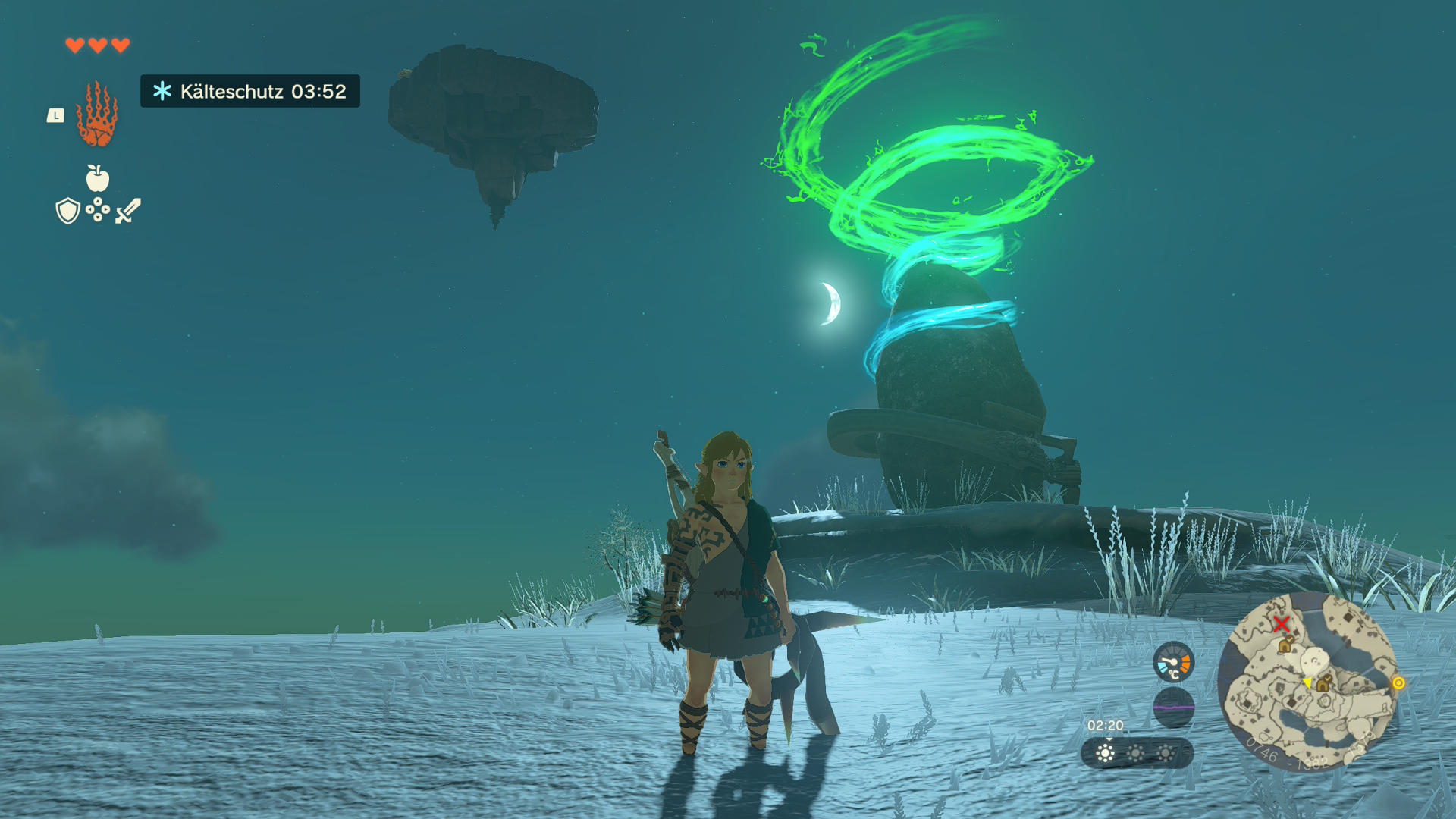Open the shield quick-select icon
Screen dimensions: 1456x819
[x=68, y=211]
